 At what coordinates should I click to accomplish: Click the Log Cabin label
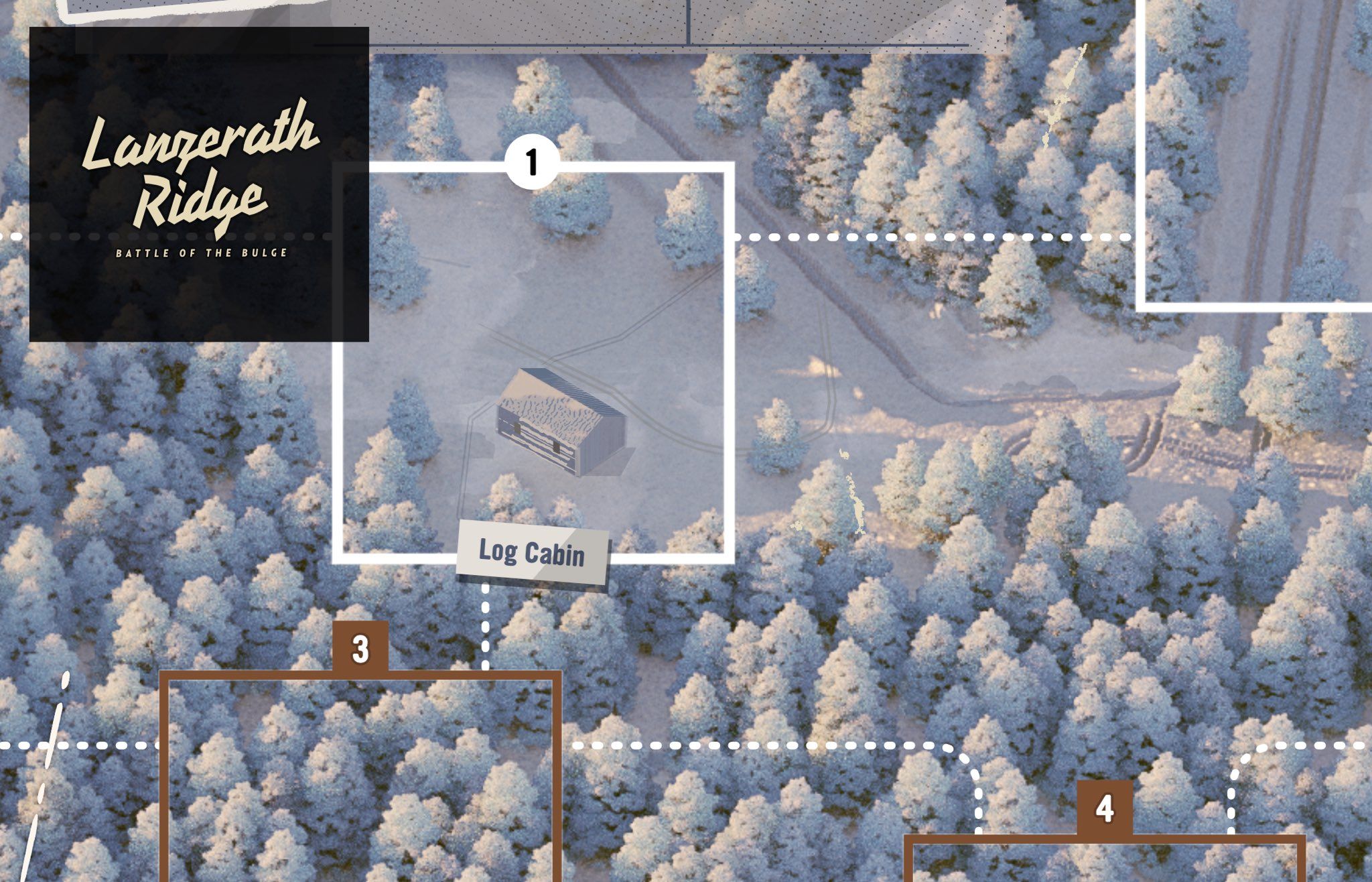pyautogui.click(x=533, y=554)
